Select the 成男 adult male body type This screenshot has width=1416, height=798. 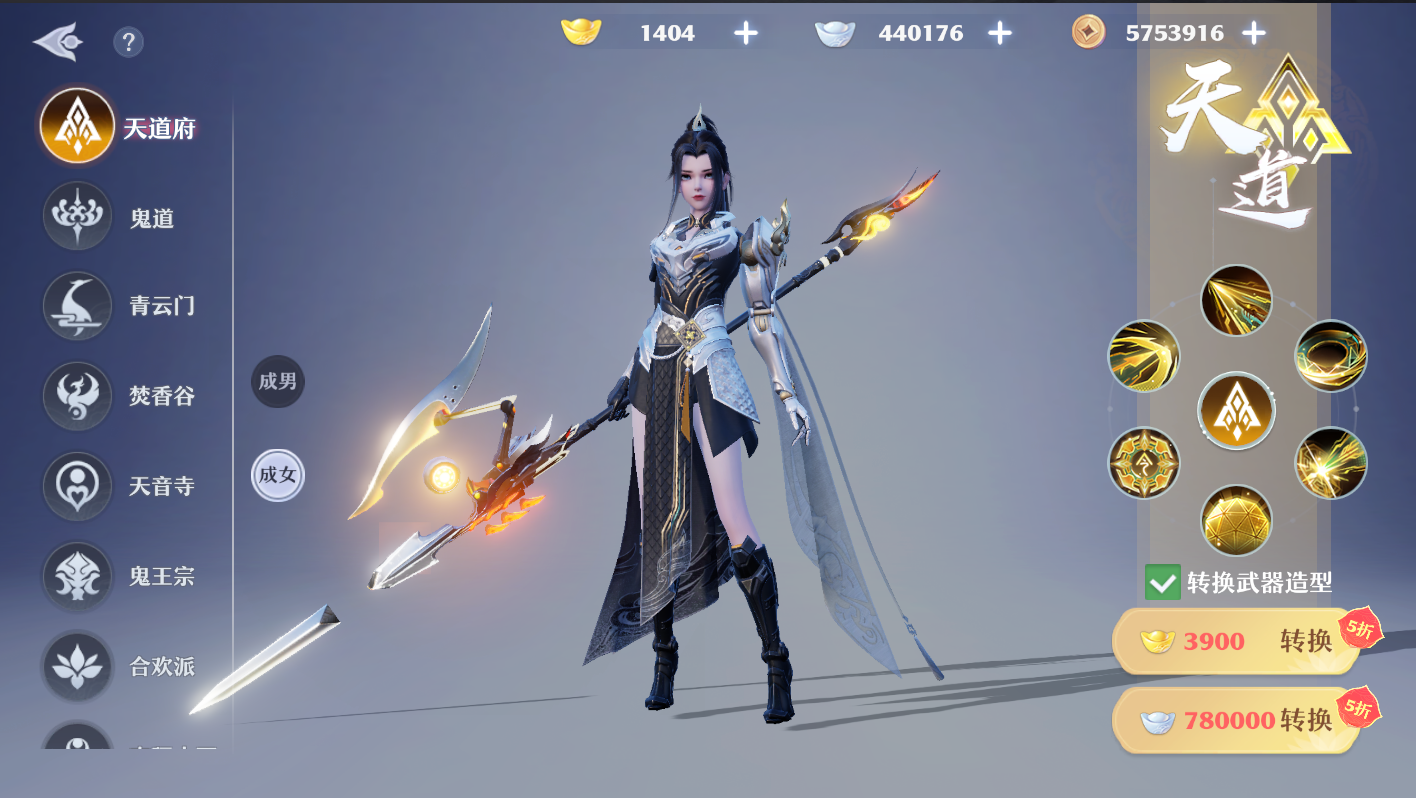pyautogui.click(x=277, y=381)
